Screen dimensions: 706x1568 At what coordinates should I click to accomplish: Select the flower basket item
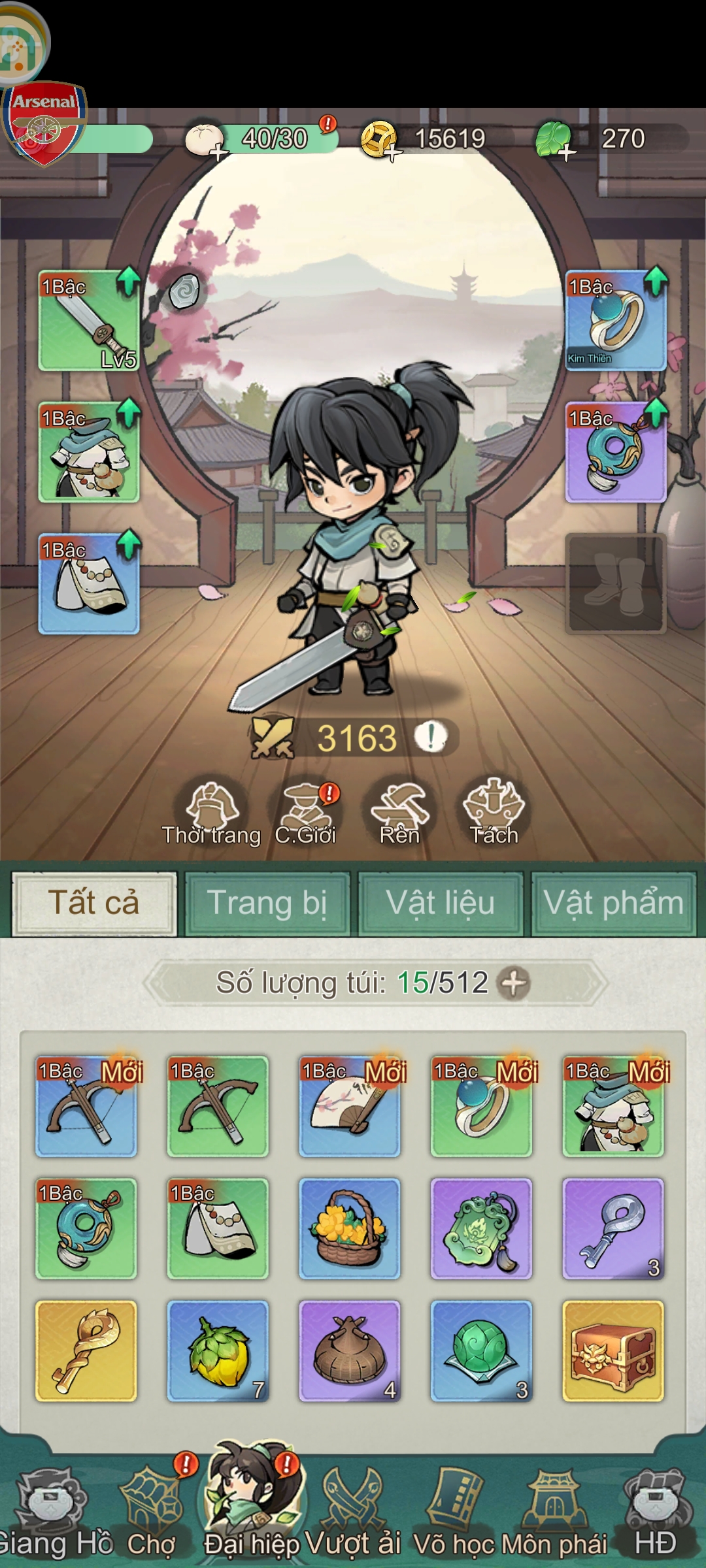click(x=350, y=1228)
